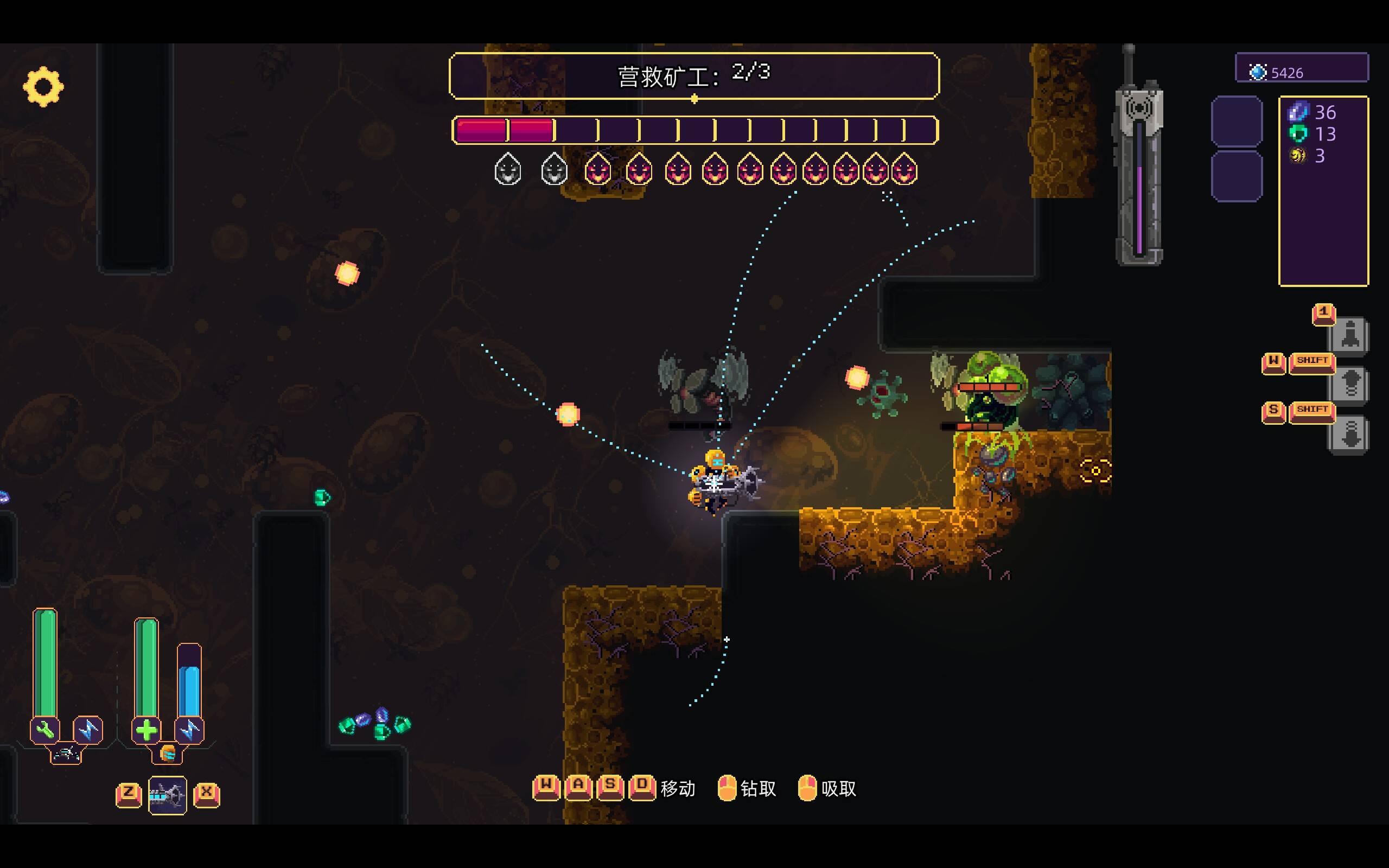Open the settings gear menu
This screenshot has height=868, width=1389.
pos(43,87)
